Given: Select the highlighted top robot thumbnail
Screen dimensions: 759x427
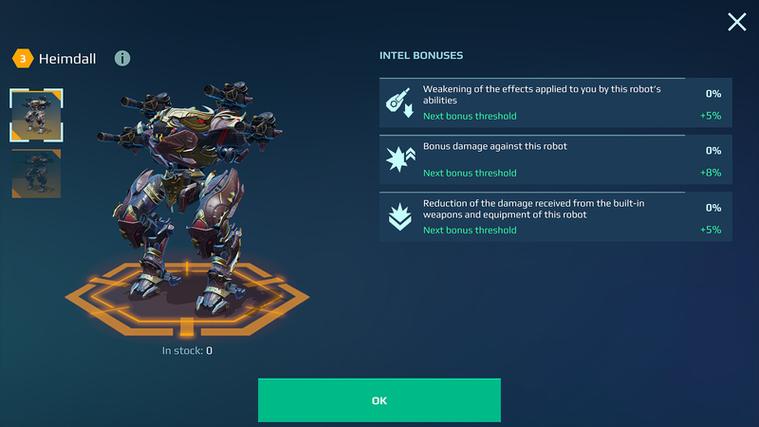Looking at the screenshot, I should pyautogui.click(x=37, y=115).
